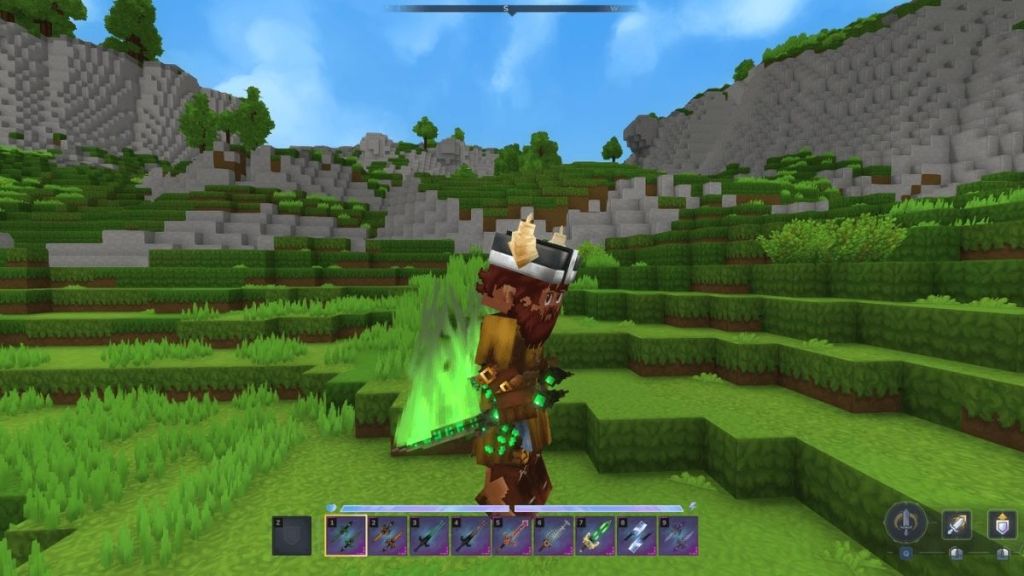This screenshot has width=1024, height=576.
Task: Click the empty shield utility slot
Action: [291, 535]
